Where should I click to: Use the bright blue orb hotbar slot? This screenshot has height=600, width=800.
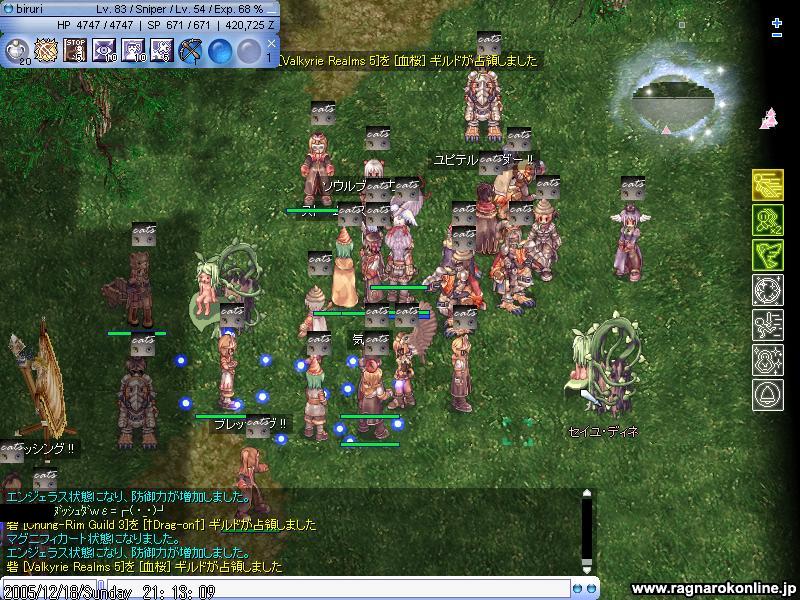[x=219, y=49]
